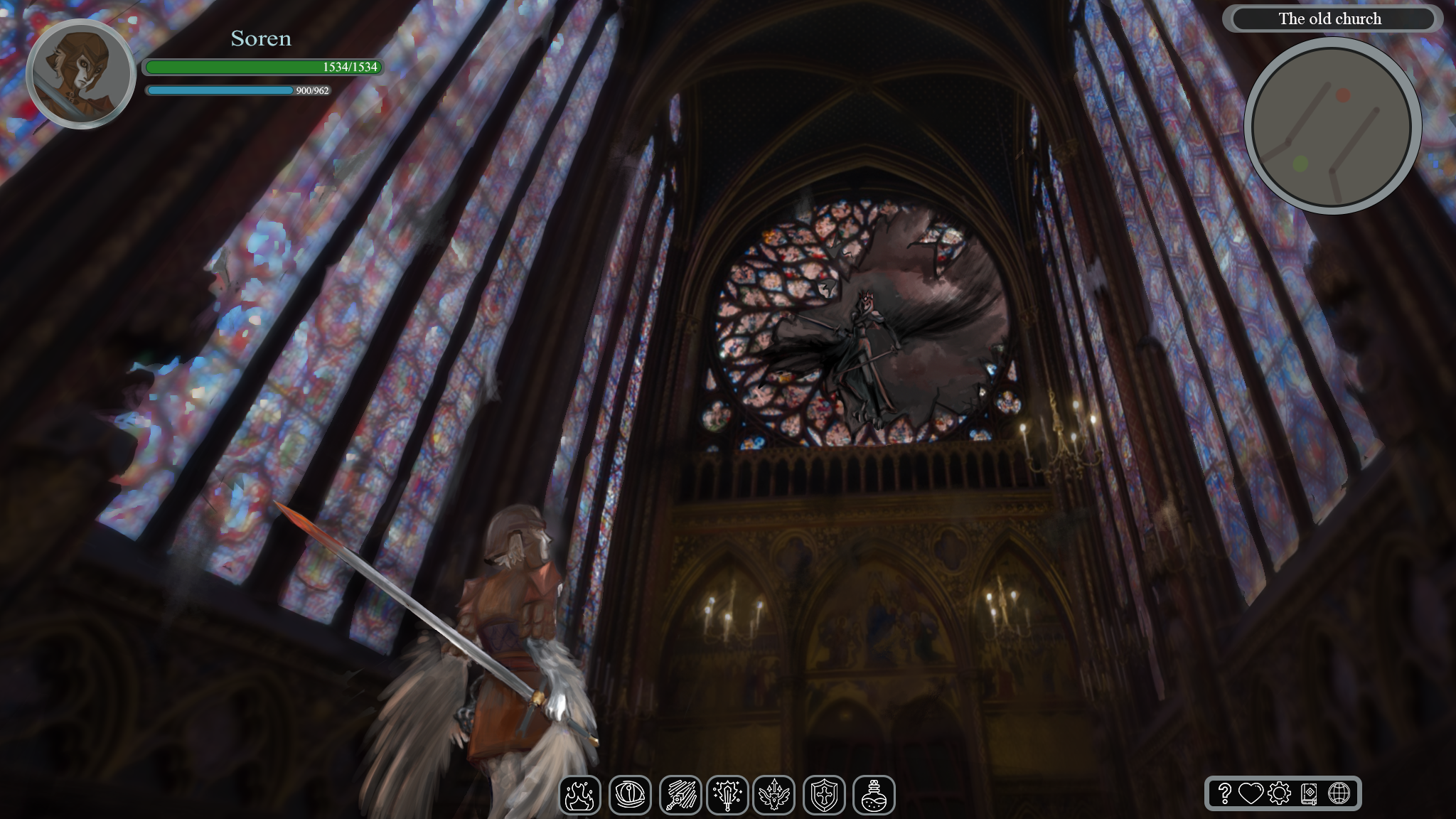Click the circular minimap
Screen dimensions: 1456x819
1332,126
